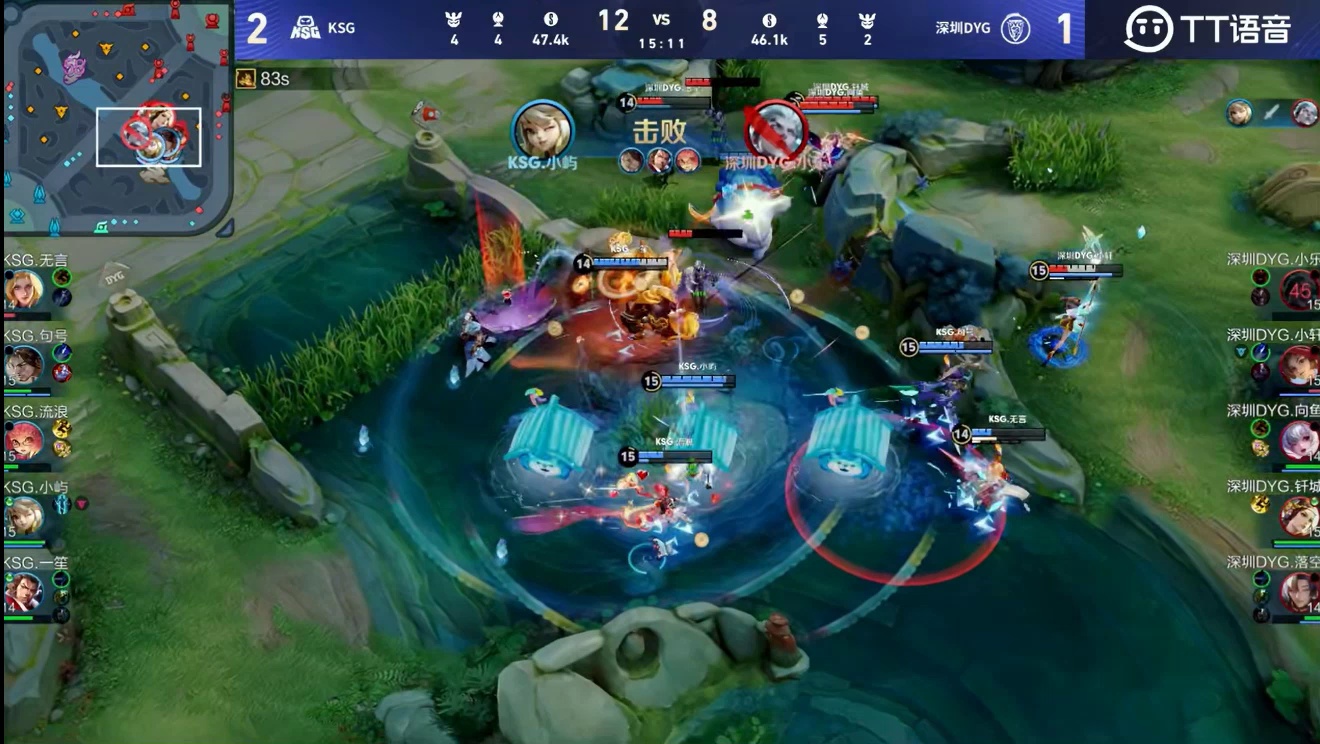Select 深圳DYG.钎城 player portrait

[x=1298, y=517]
